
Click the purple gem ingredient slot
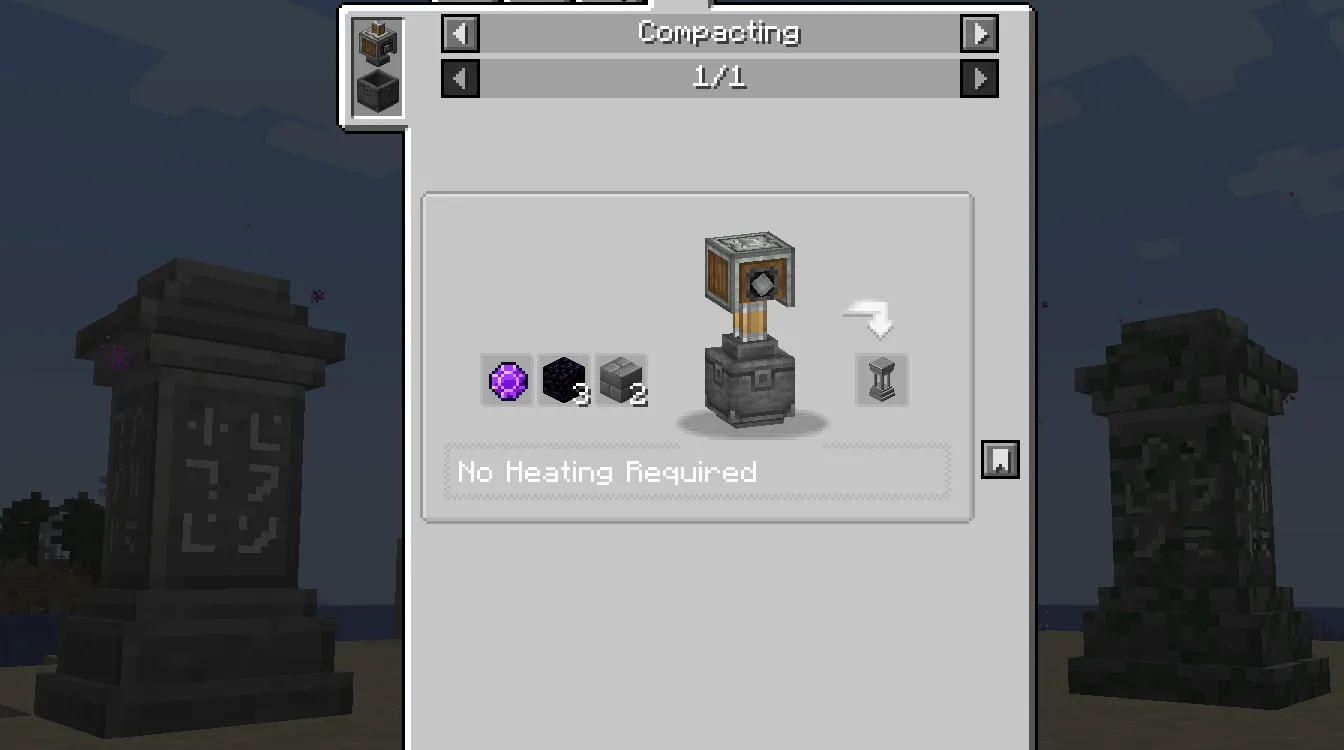[505, 382]
